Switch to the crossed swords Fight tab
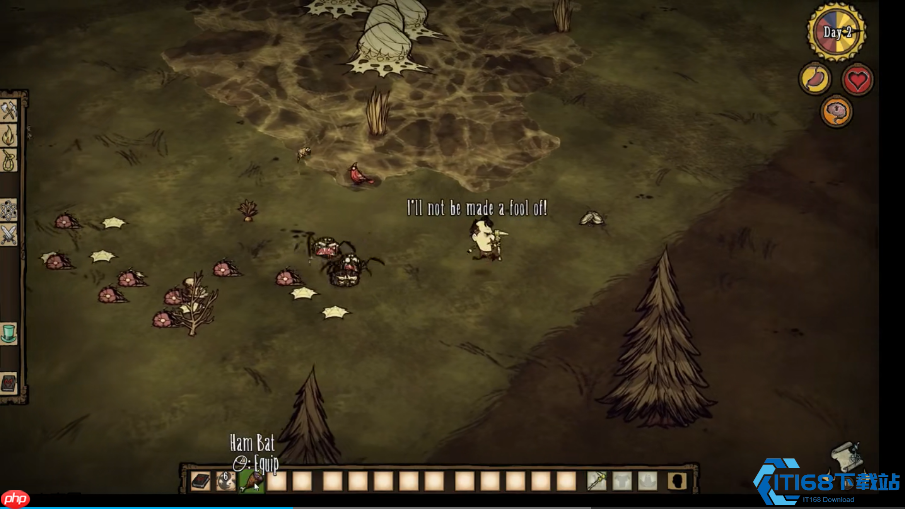The image size is (905, 509). tap(9, 235)
